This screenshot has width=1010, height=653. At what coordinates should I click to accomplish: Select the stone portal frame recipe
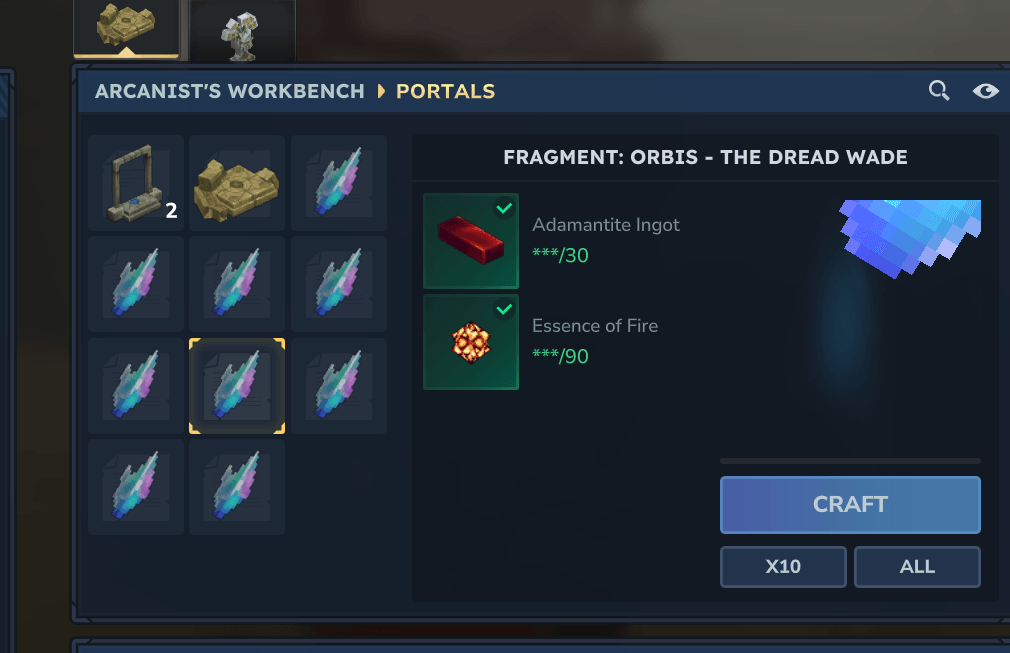coord(136,183)
